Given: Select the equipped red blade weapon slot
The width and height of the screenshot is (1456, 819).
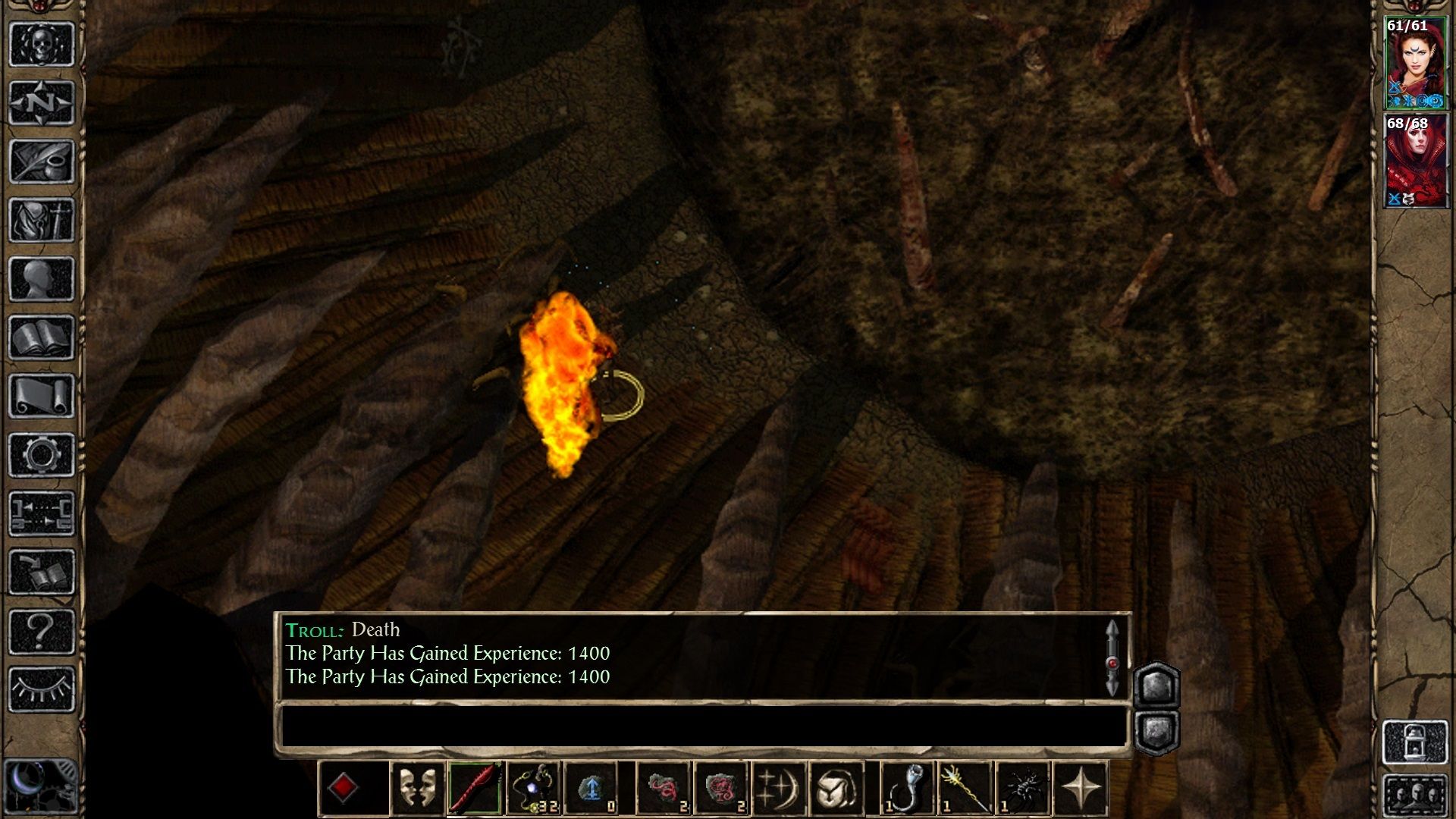Looking at the screenshot, I should tap(475, 787).
